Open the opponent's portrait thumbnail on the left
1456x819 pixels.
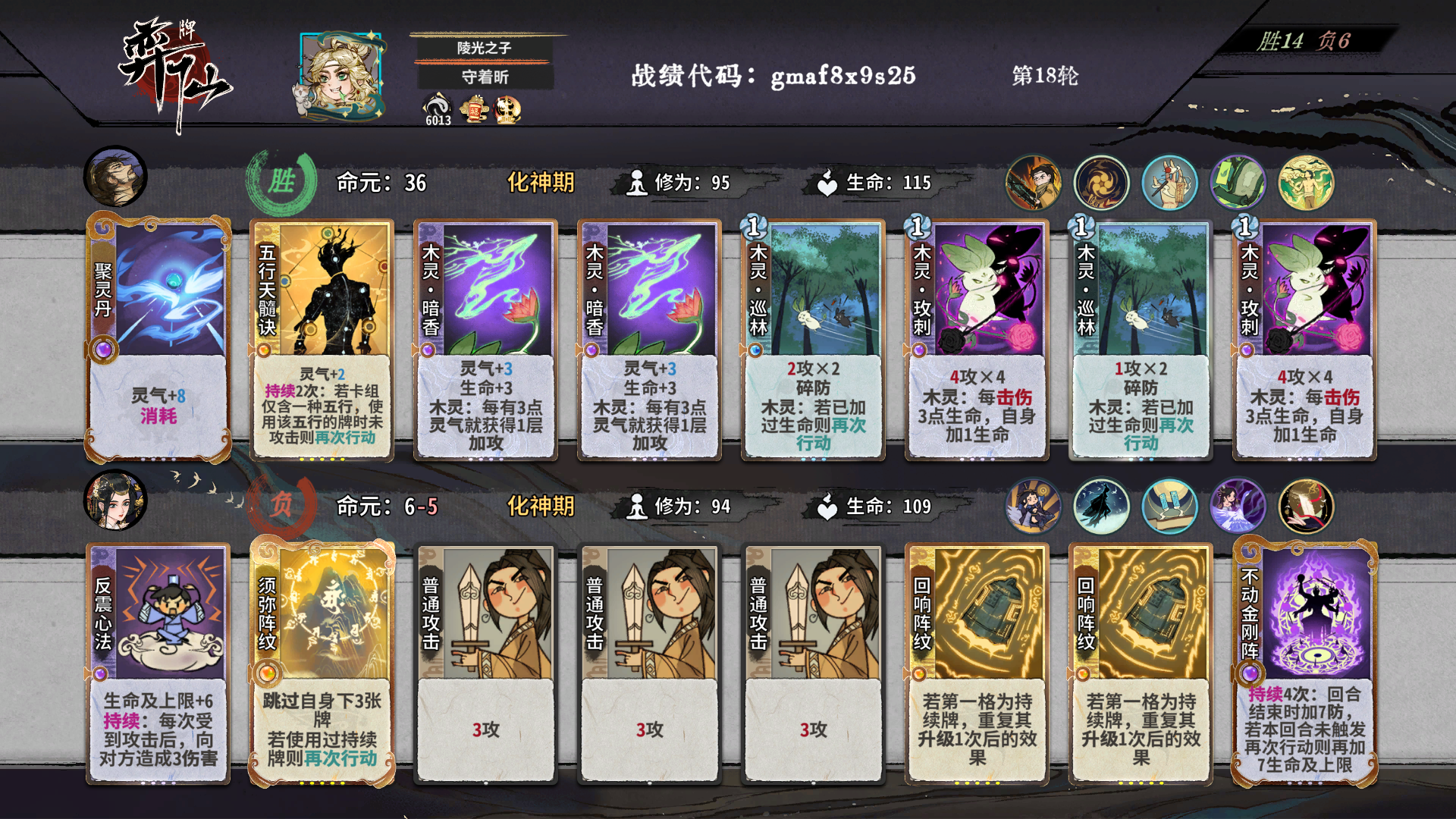click(x=115, y=177)
